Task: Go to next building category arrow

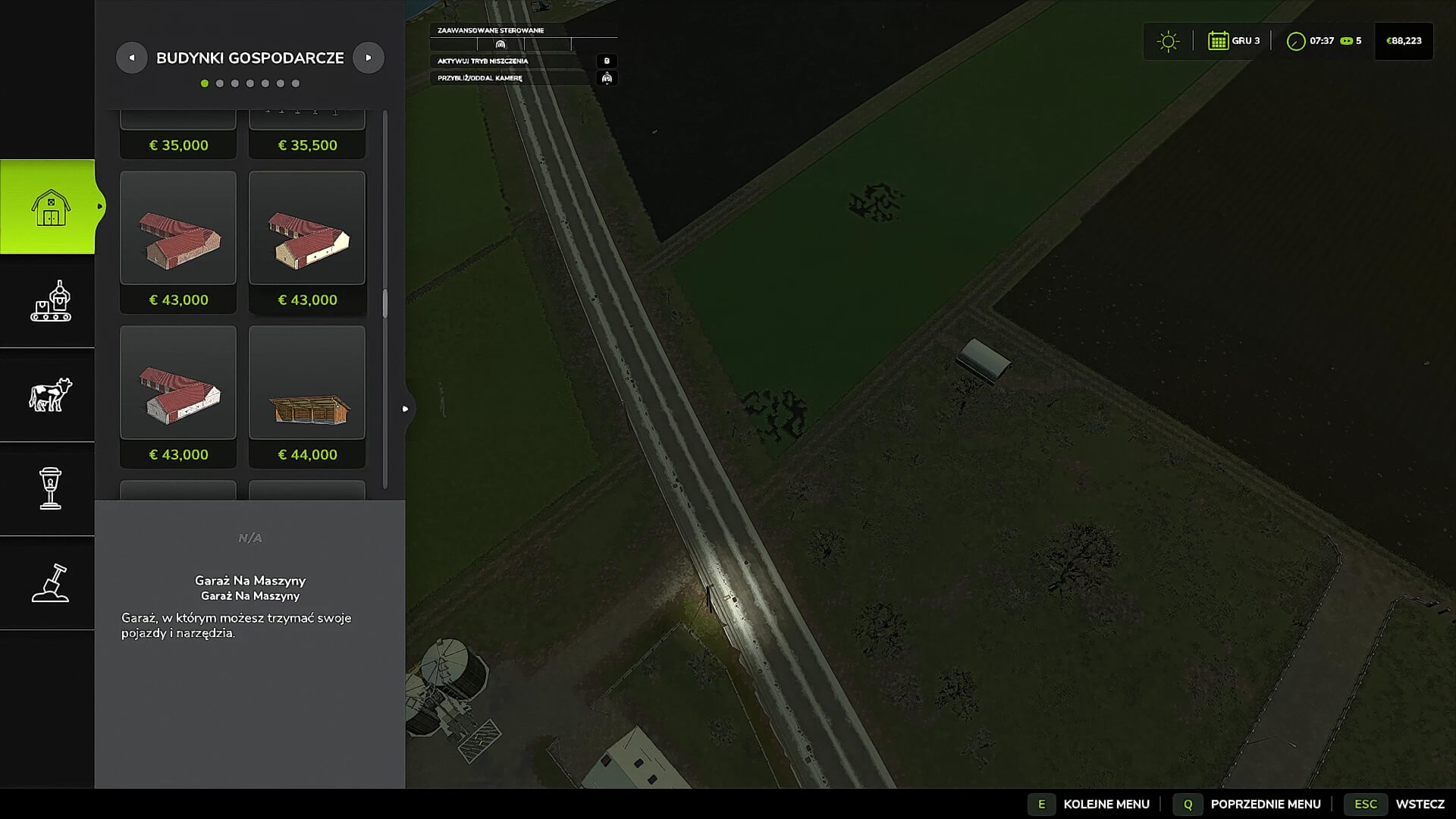Action: point(369,58)
